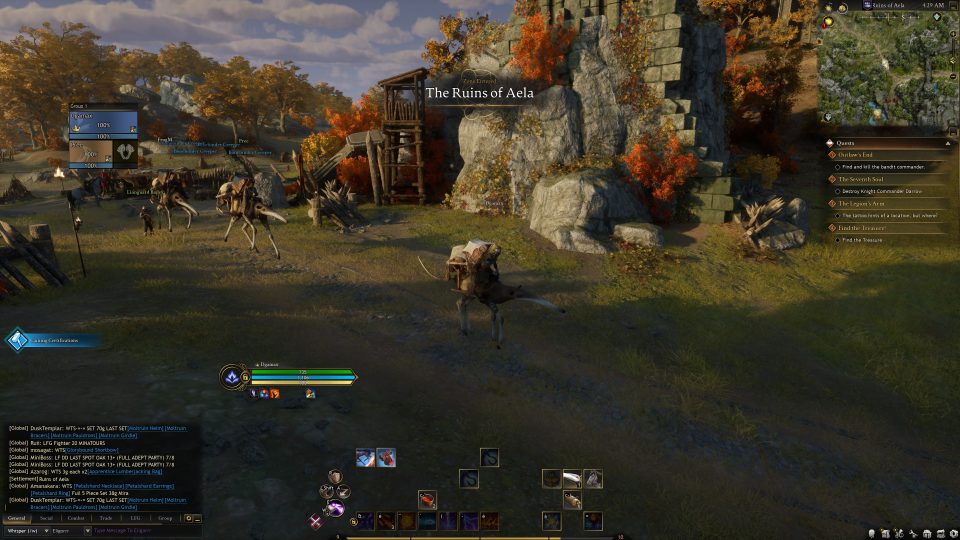
Task: Collapse the Quests tracker panel
Action: 947,142
